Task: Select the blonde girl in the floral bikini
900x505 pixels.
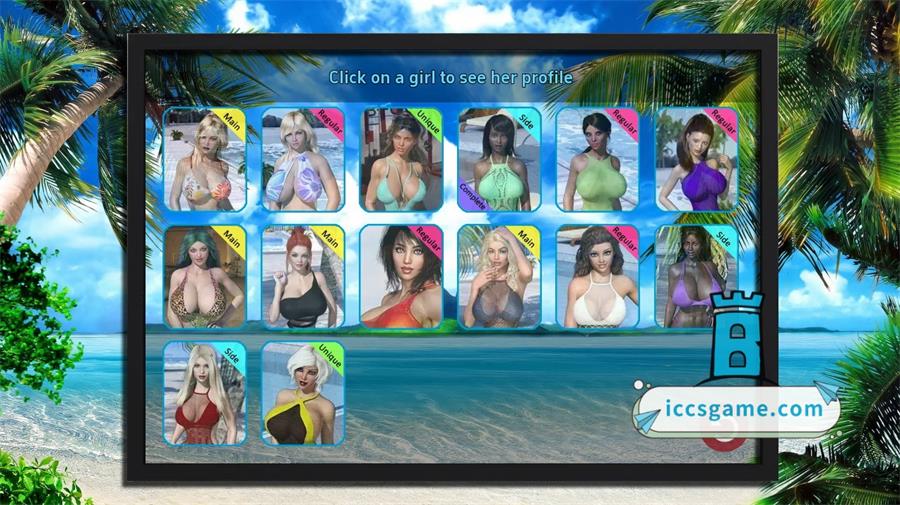Action: (x=204, y=160)
